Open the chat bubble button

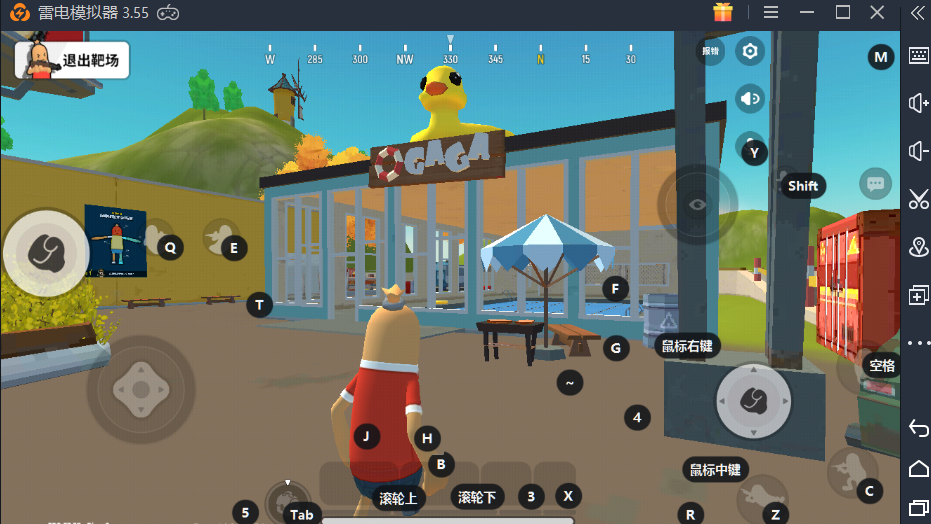tap(876, 184)
